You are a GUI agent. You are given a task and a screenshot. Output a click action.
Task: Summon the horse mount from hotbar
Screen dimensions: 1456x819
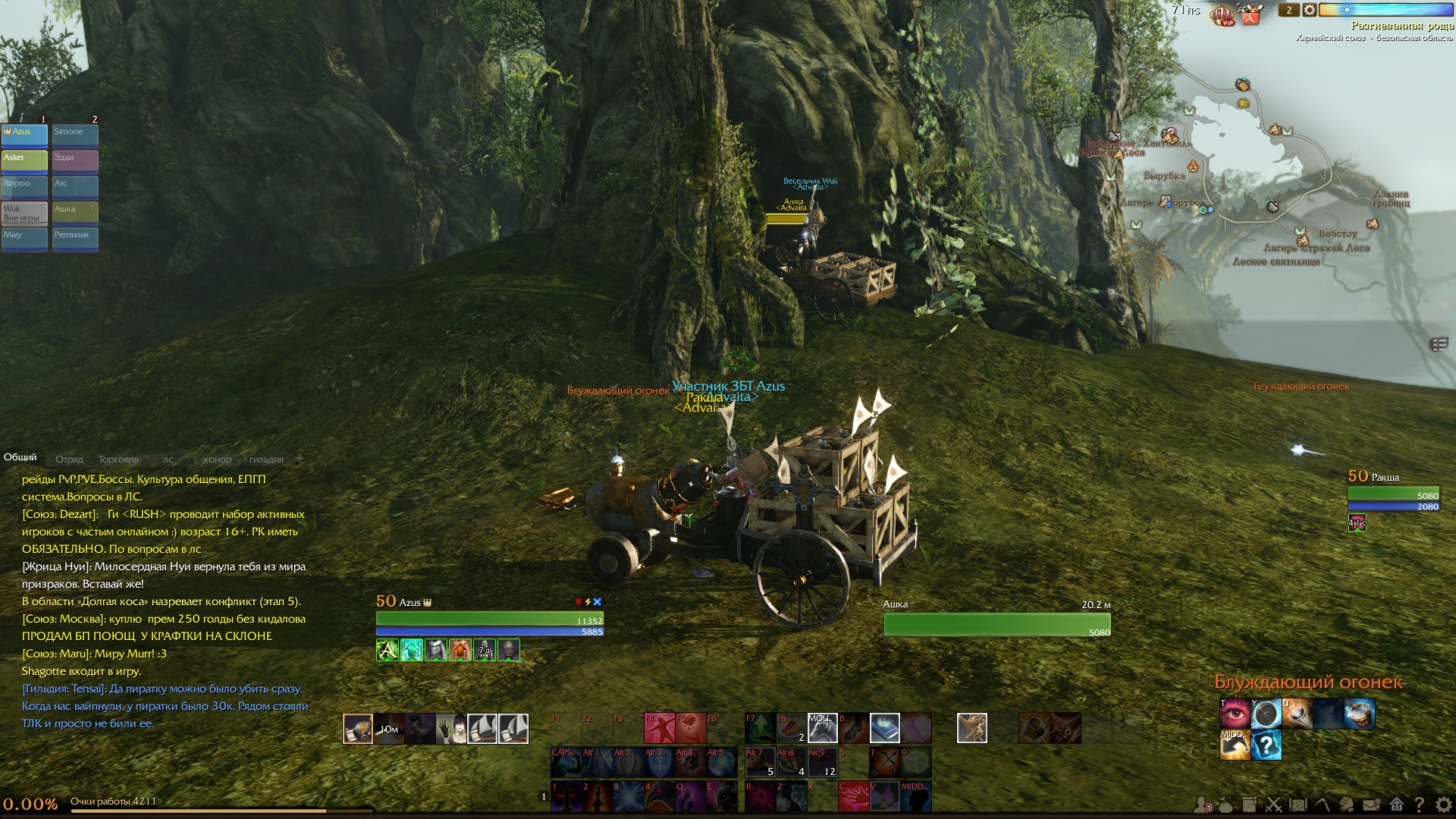[822, 728]
